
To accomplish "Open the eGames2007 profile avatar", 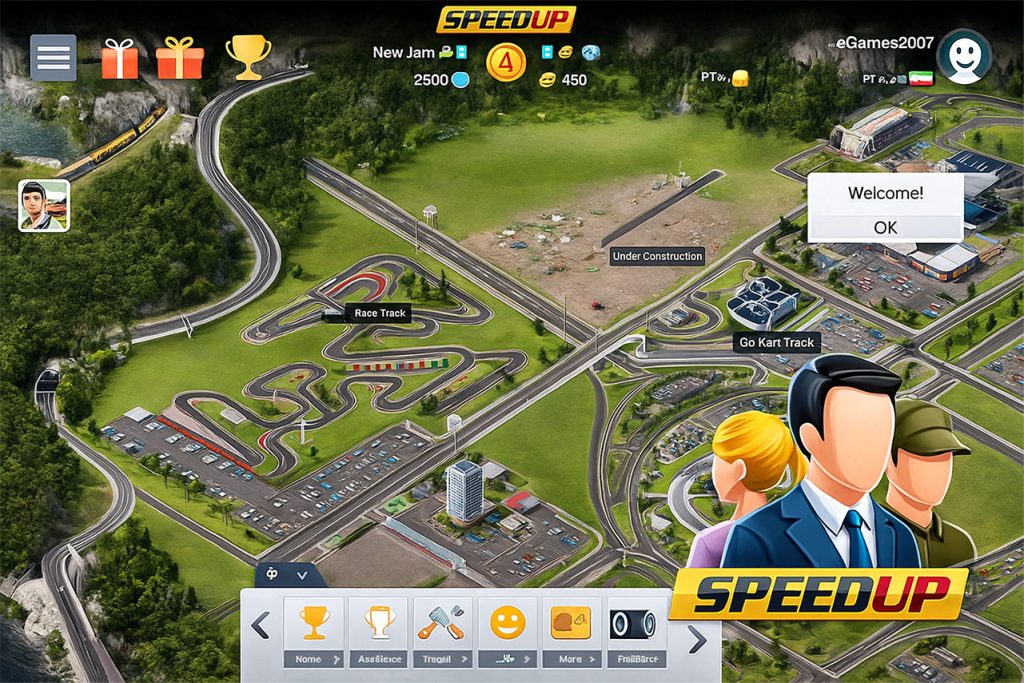I will pos(964,56).
